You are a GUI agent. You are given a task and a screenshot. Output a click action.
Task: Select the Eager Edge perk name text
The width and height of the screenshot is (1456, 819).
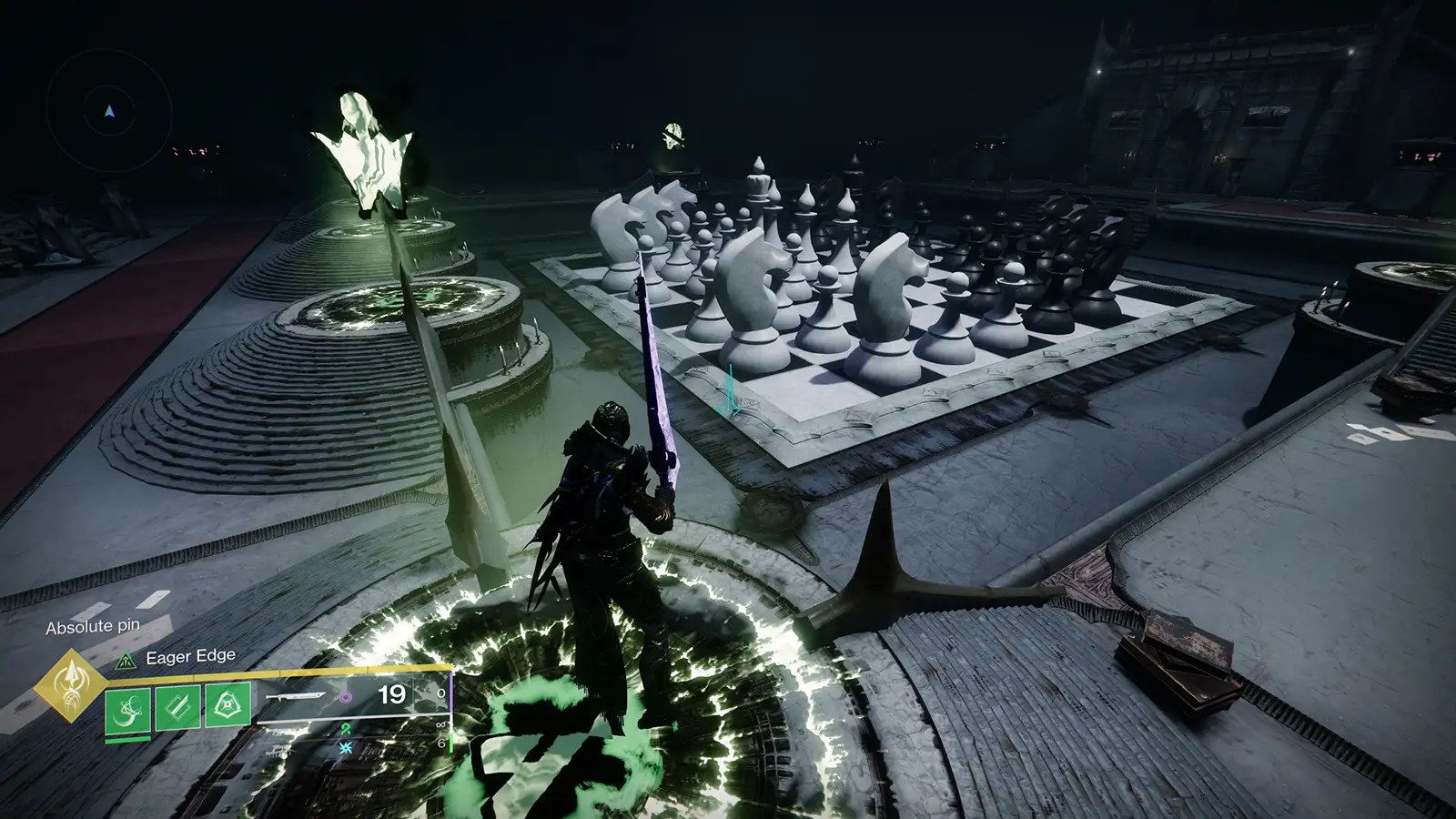190,656
